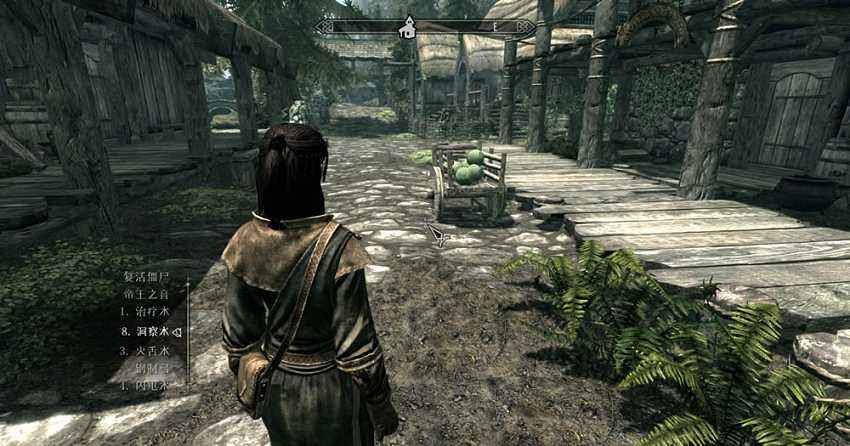Viewport: 850px width, 446px height.
Task: Choose the 闪电术 lightning spell entry
Action: pyautogui.click(x=150, y=384)
